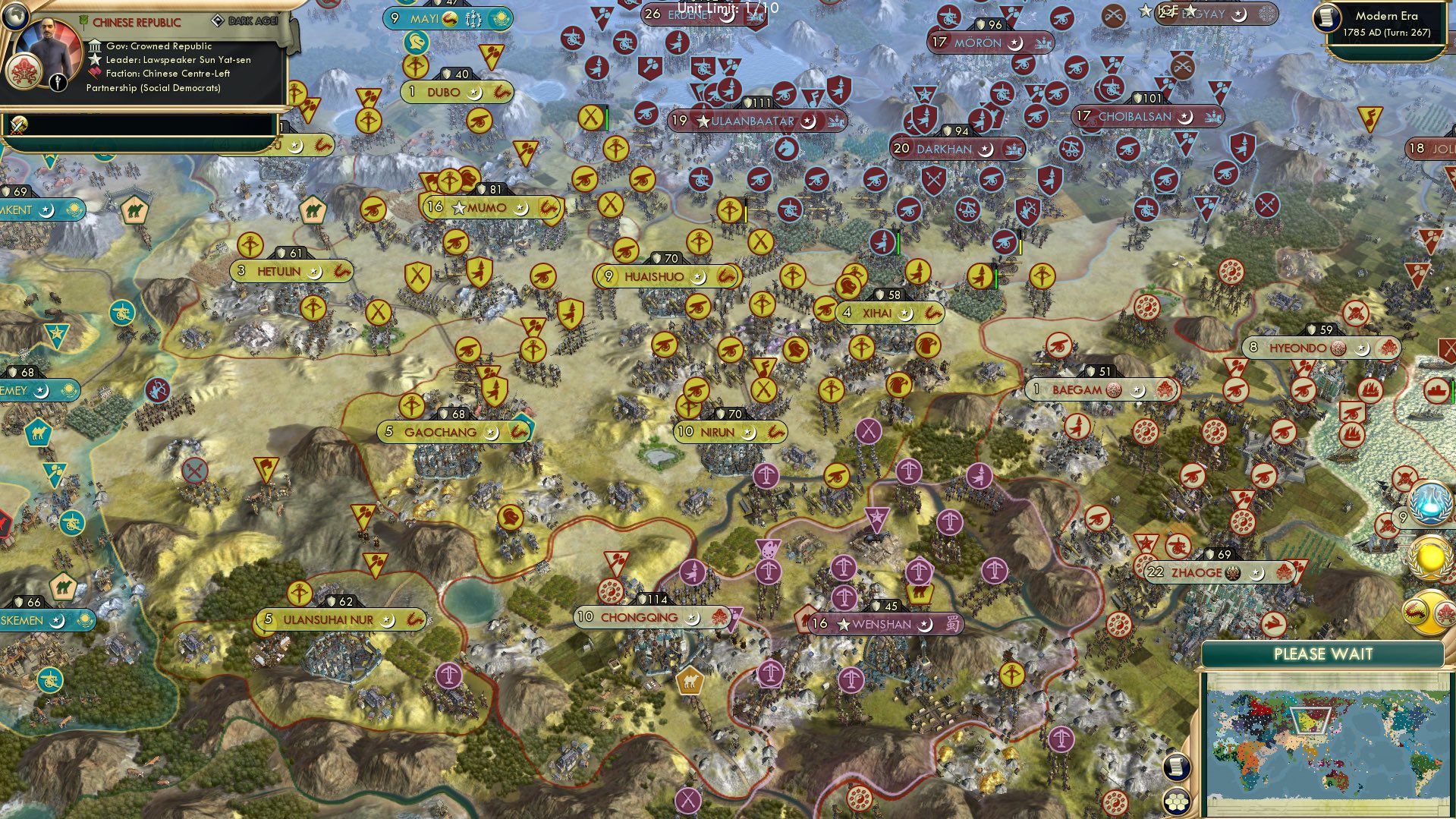Toggle strategic view with the hexagon grid icon
1456x819 pixels.
click(x=1177, y=802)
